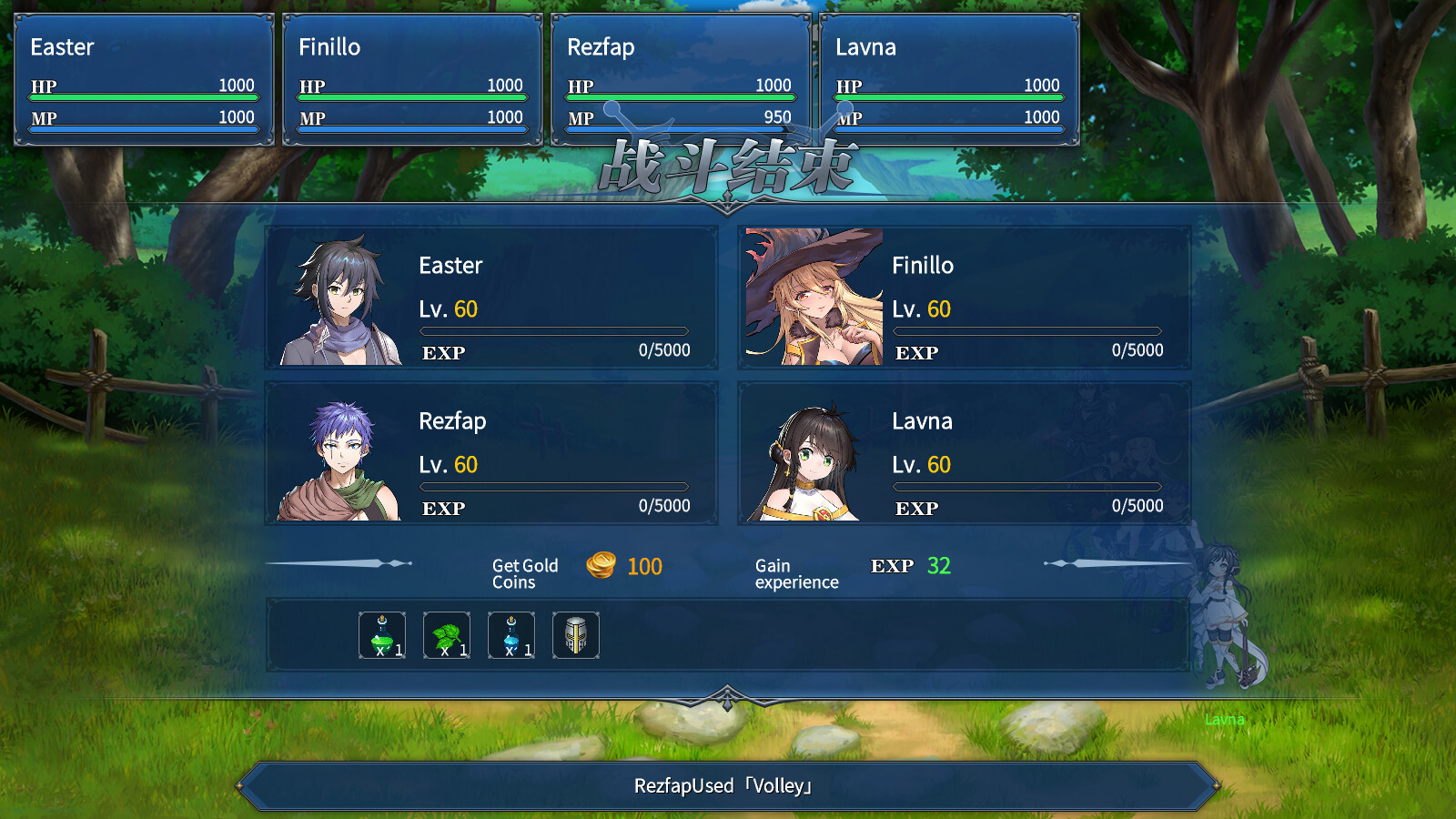Click Finillo's Lv. 60 label

tap(921, 309)
